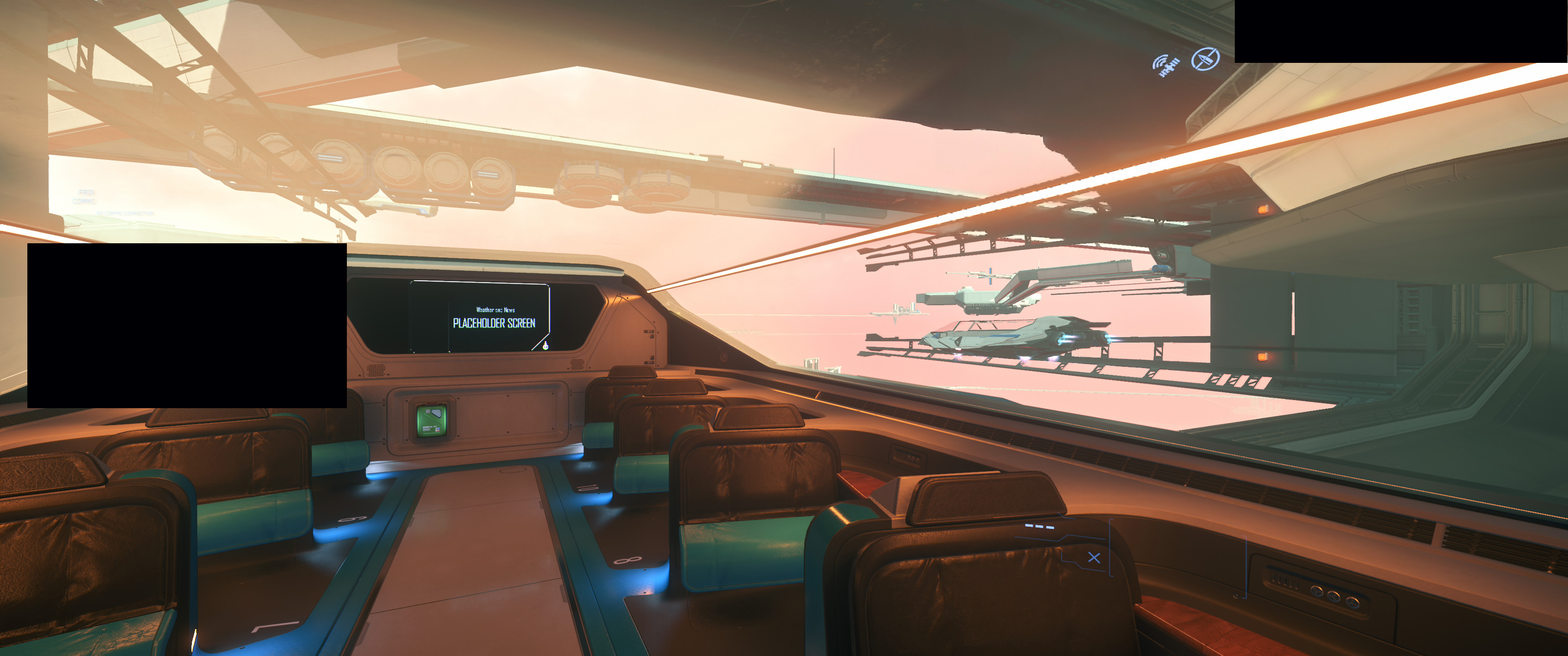Screen dimensions: 1568x656
Task: Select the triangle symbol on the green door panel
Action: 436,414
